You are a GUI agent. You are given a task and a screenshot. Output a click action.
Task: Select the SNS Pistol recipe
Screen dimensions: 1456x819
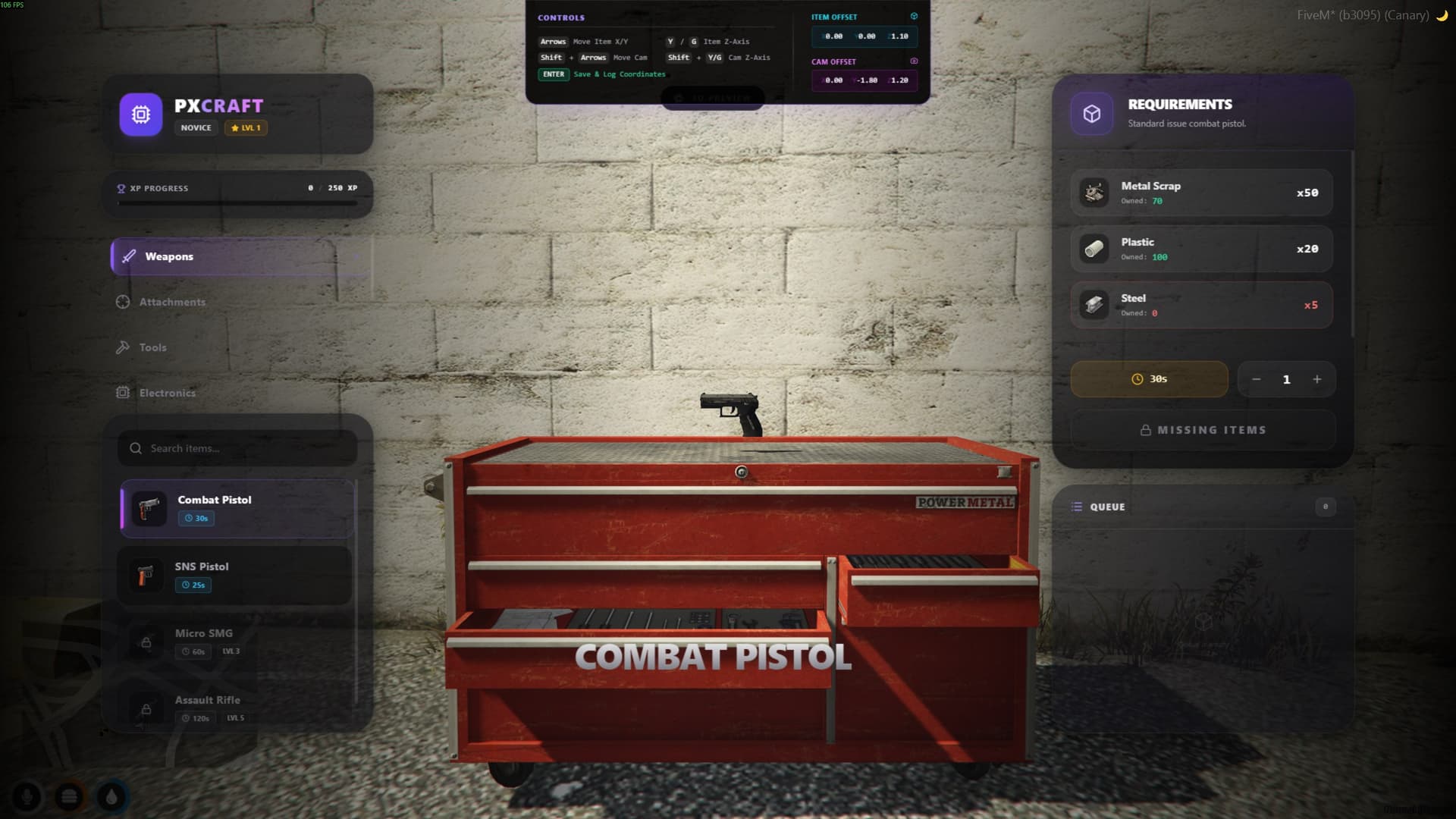click(235, 575)
